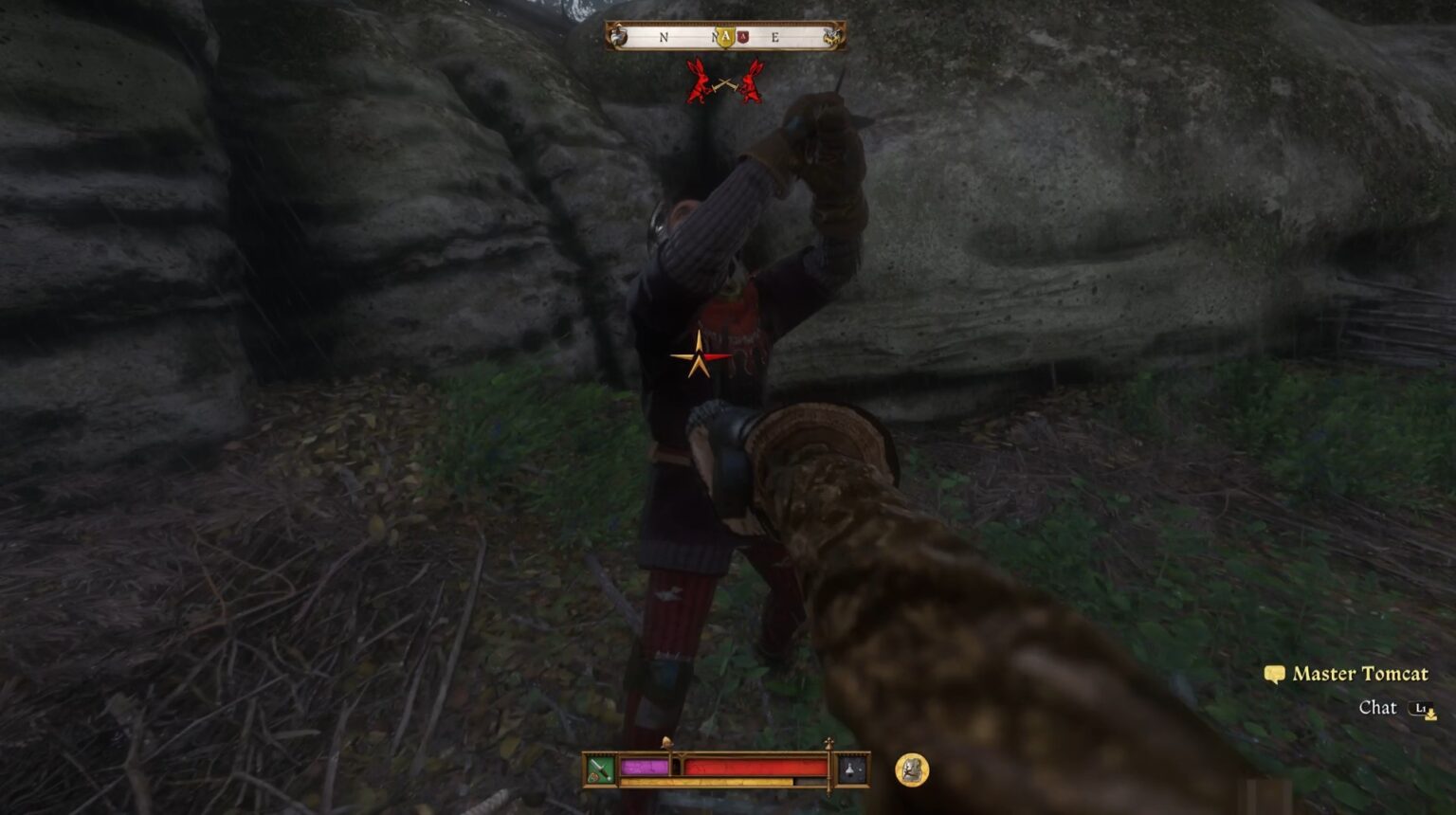Click the red 'A' marker on the compass
The height and width of the screenshot is (815, 1456).
click(x=744, y=36)
